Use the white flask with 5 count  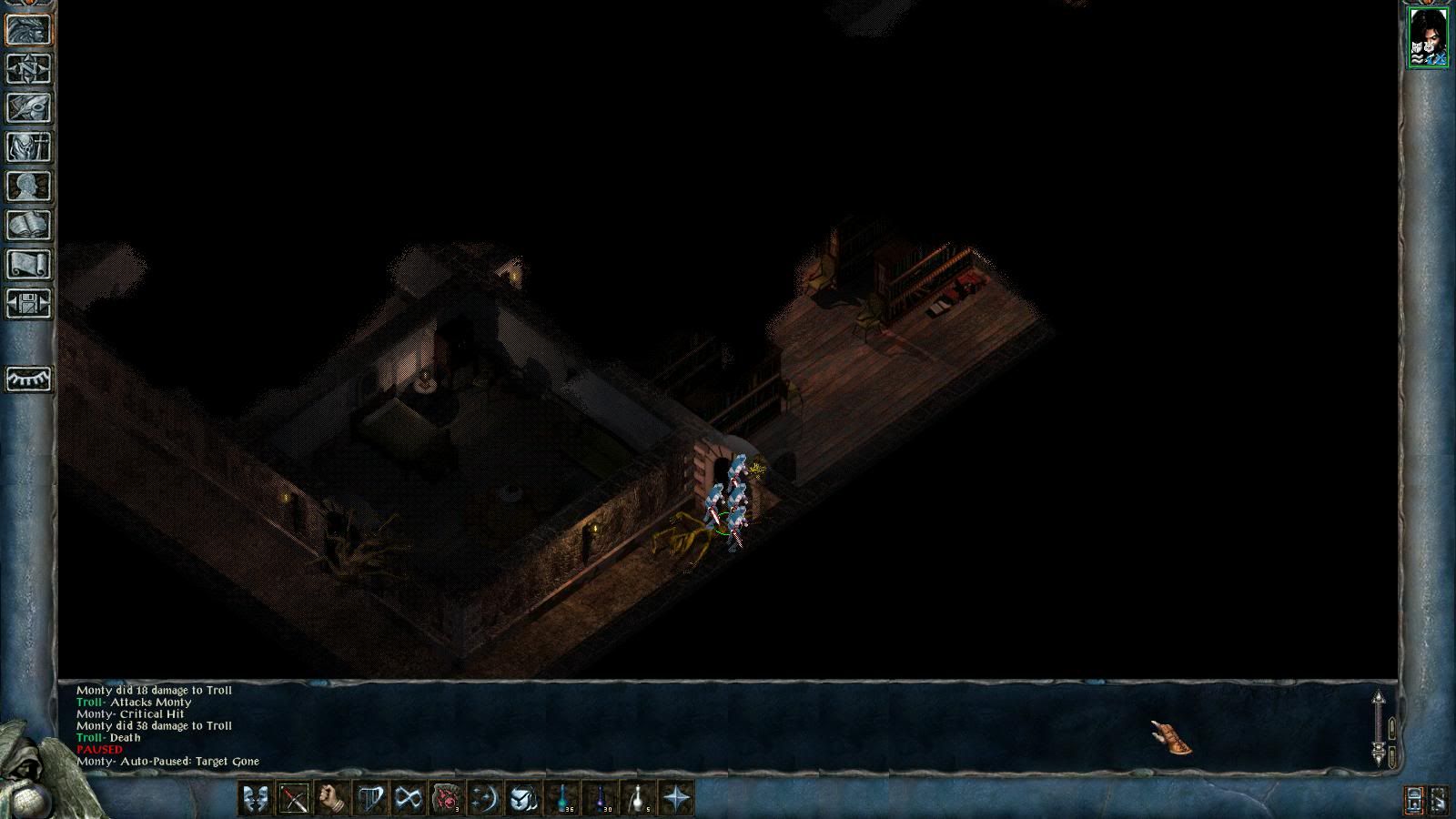tap(639, 798)
